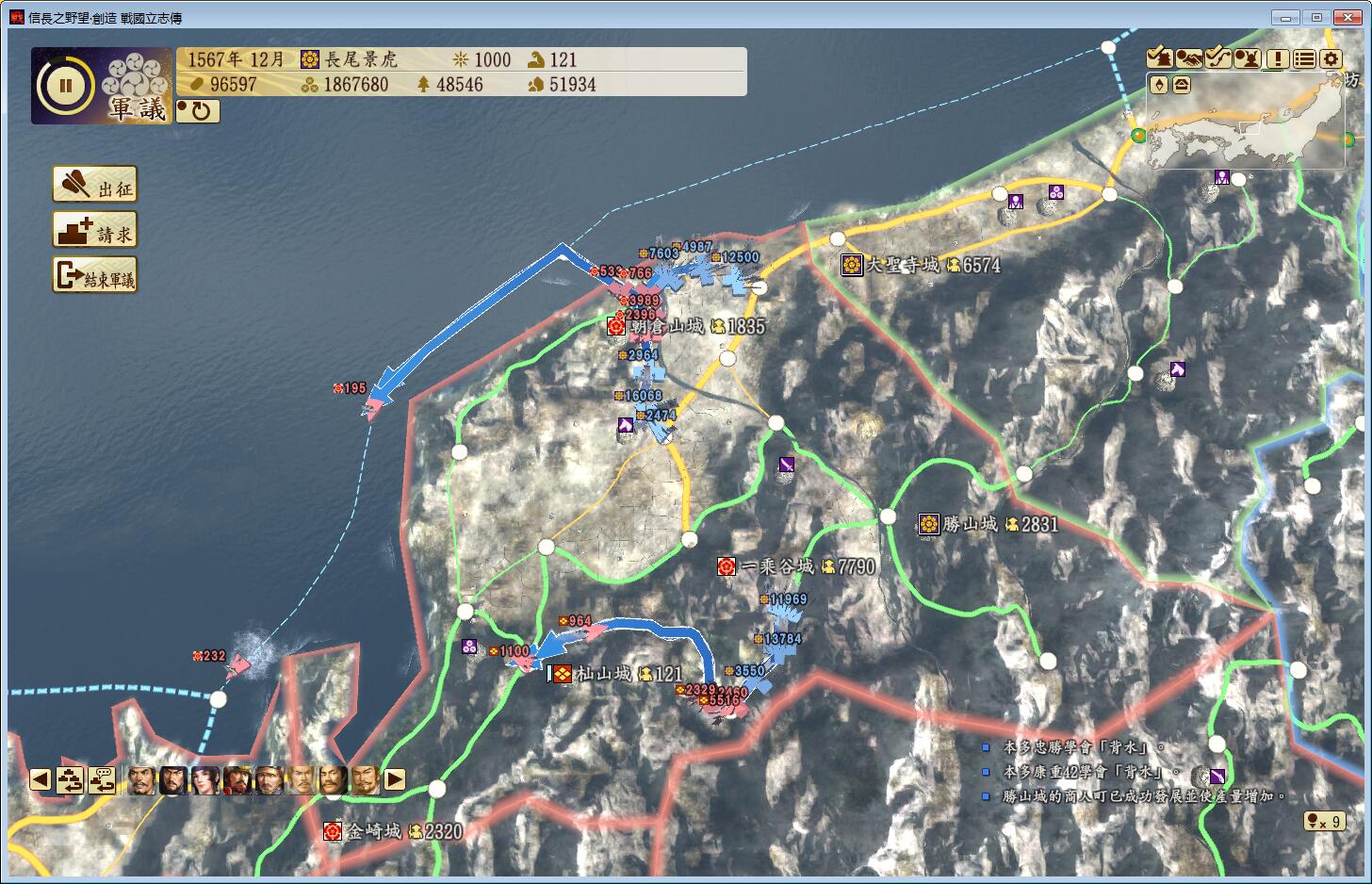This screenshot has height=884, width=1372.
Task: Open the exclamation mark alerts icon
Action: click(x=1276, y=58)
